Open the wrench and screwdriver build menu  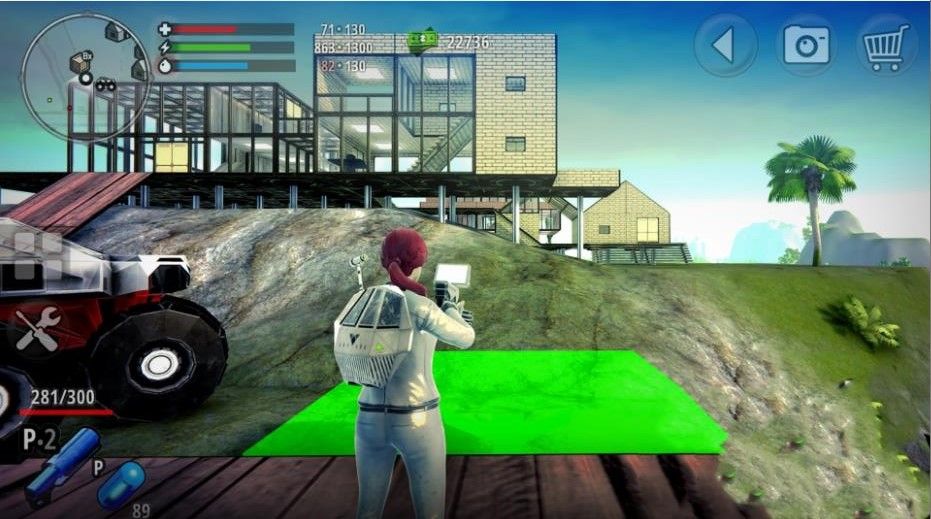coord(37,326)
